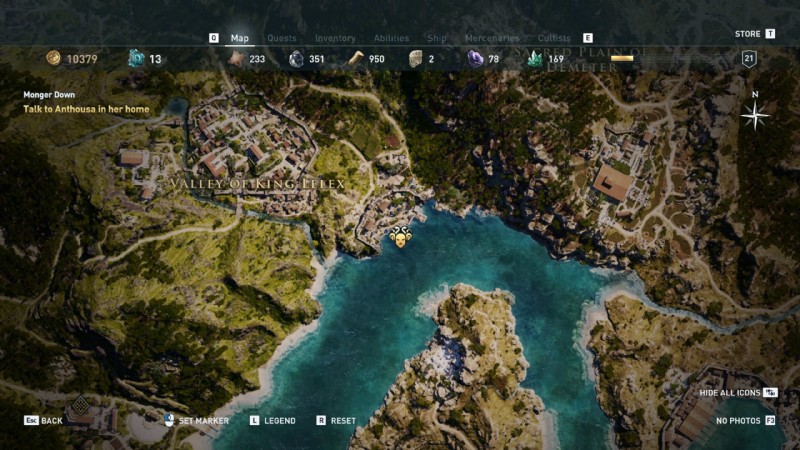The height and width of the screenshot is (450, 800).
Task: Show the Cultists tab
Action: pyautogui.click(x=554, y=38)
